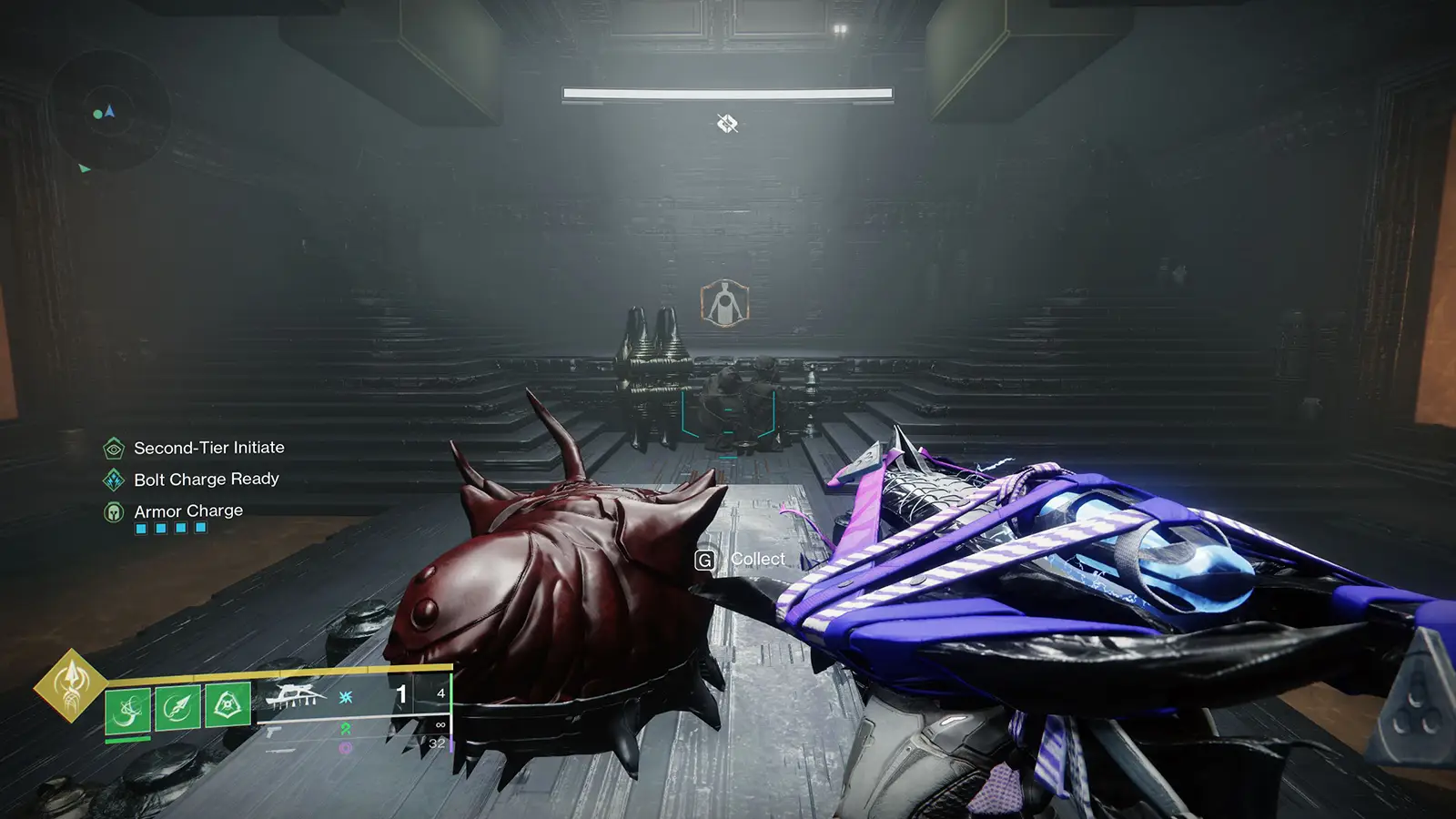1456x819 pixels.
Task: Select the sidearm weapon silhouette
Action: (274, 731)
